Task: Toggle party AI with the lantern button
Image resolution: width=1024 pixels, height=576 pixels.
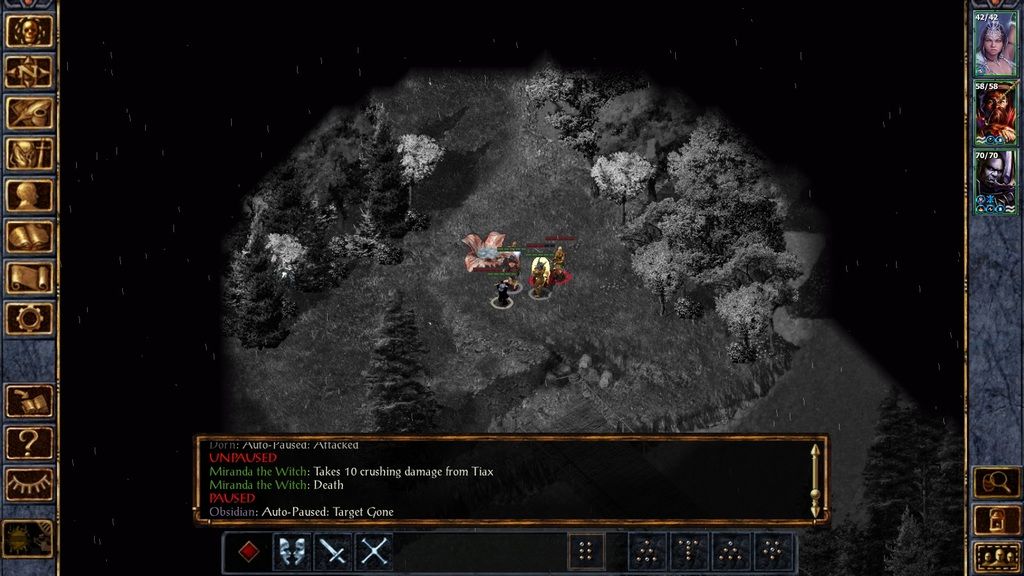Action: pyautogui.click(x=996, y=519)
